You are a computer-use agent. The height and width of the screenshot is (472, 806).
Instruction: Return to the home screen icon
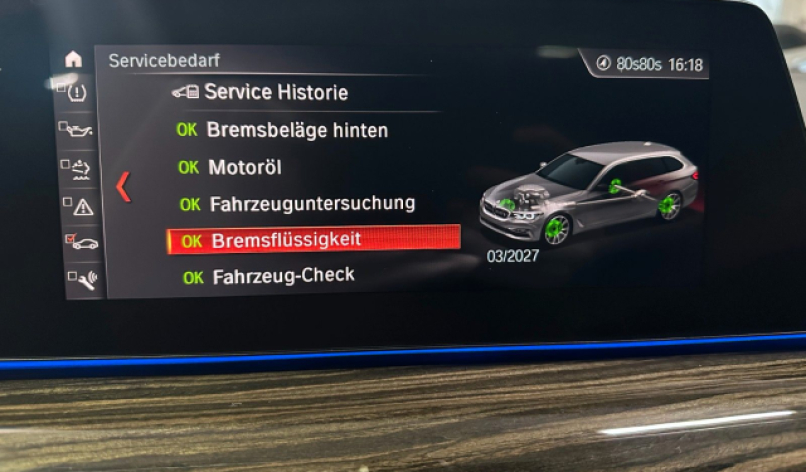(x=73, y=59)
